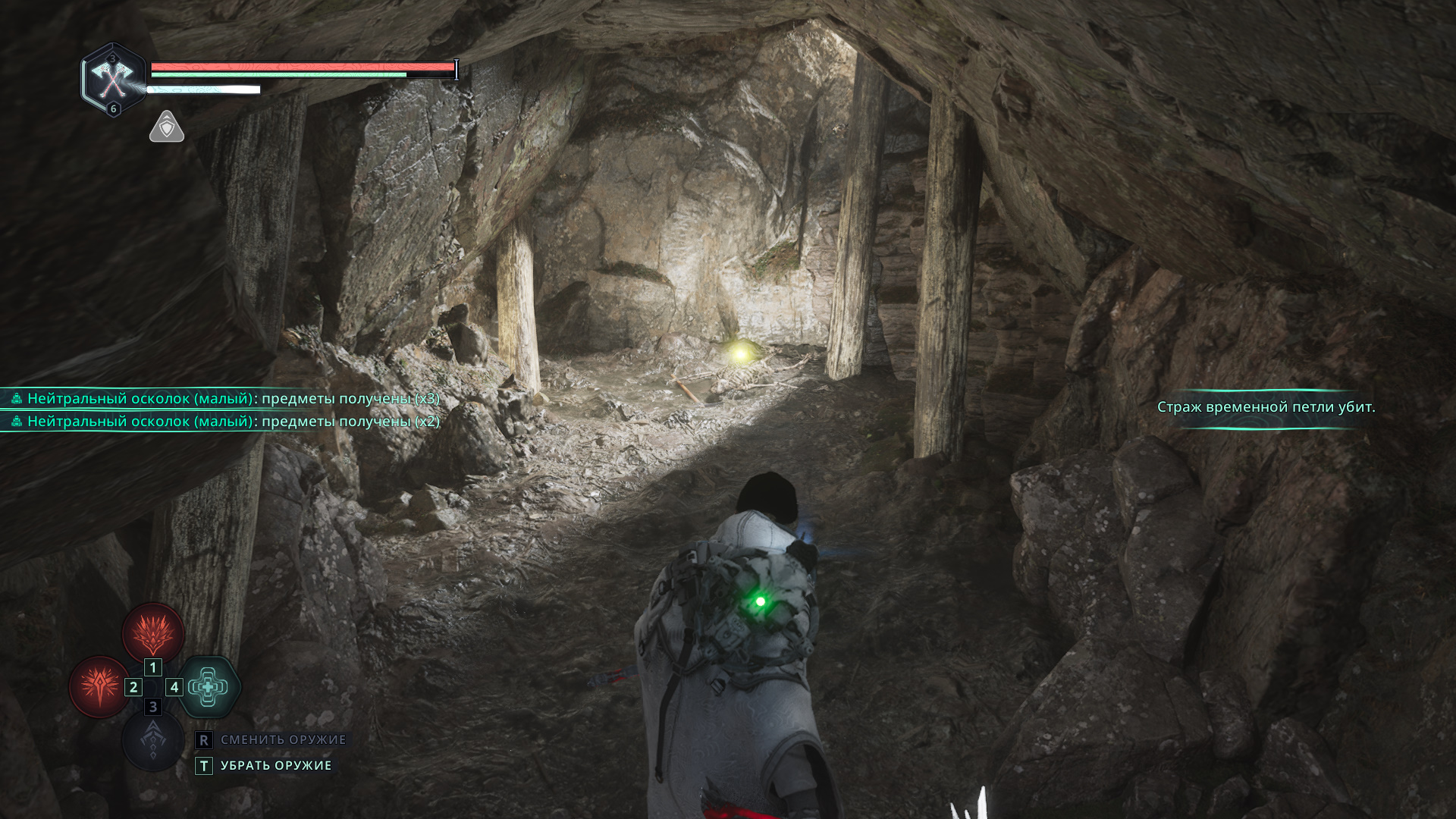Select the dark arrow rune ability

pyautogui.click(x=153, y=739)
